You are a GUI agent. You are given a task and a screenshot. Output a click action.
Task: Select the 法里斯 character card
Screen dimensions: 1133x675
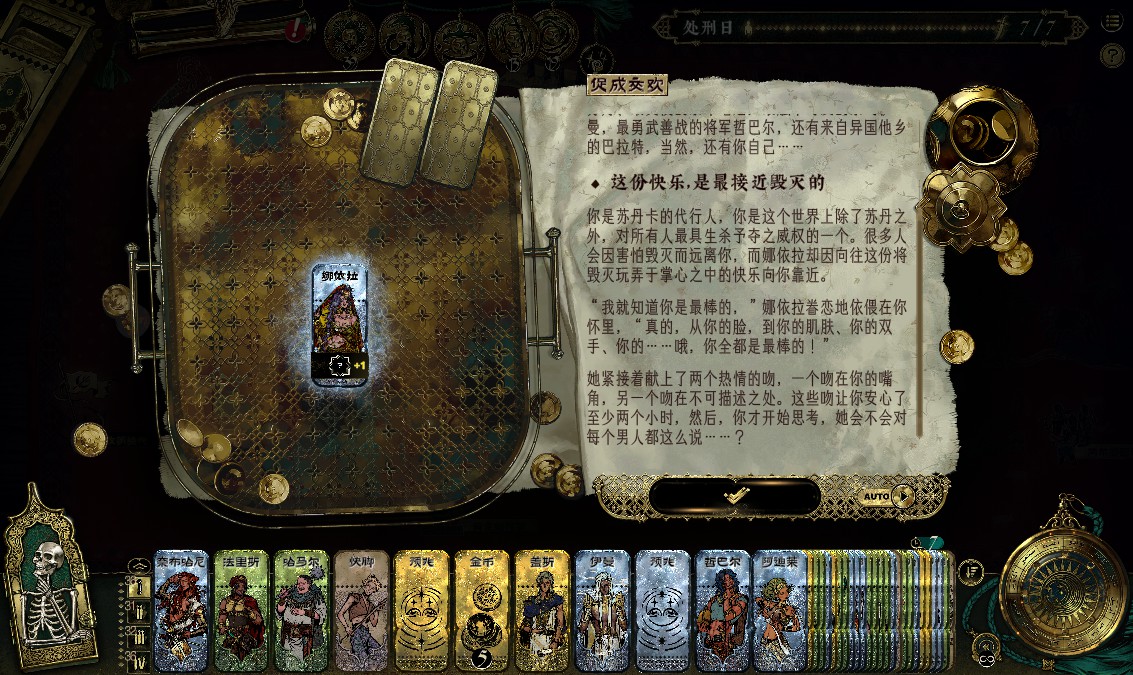pyautogui.click(x=242, y=610)
